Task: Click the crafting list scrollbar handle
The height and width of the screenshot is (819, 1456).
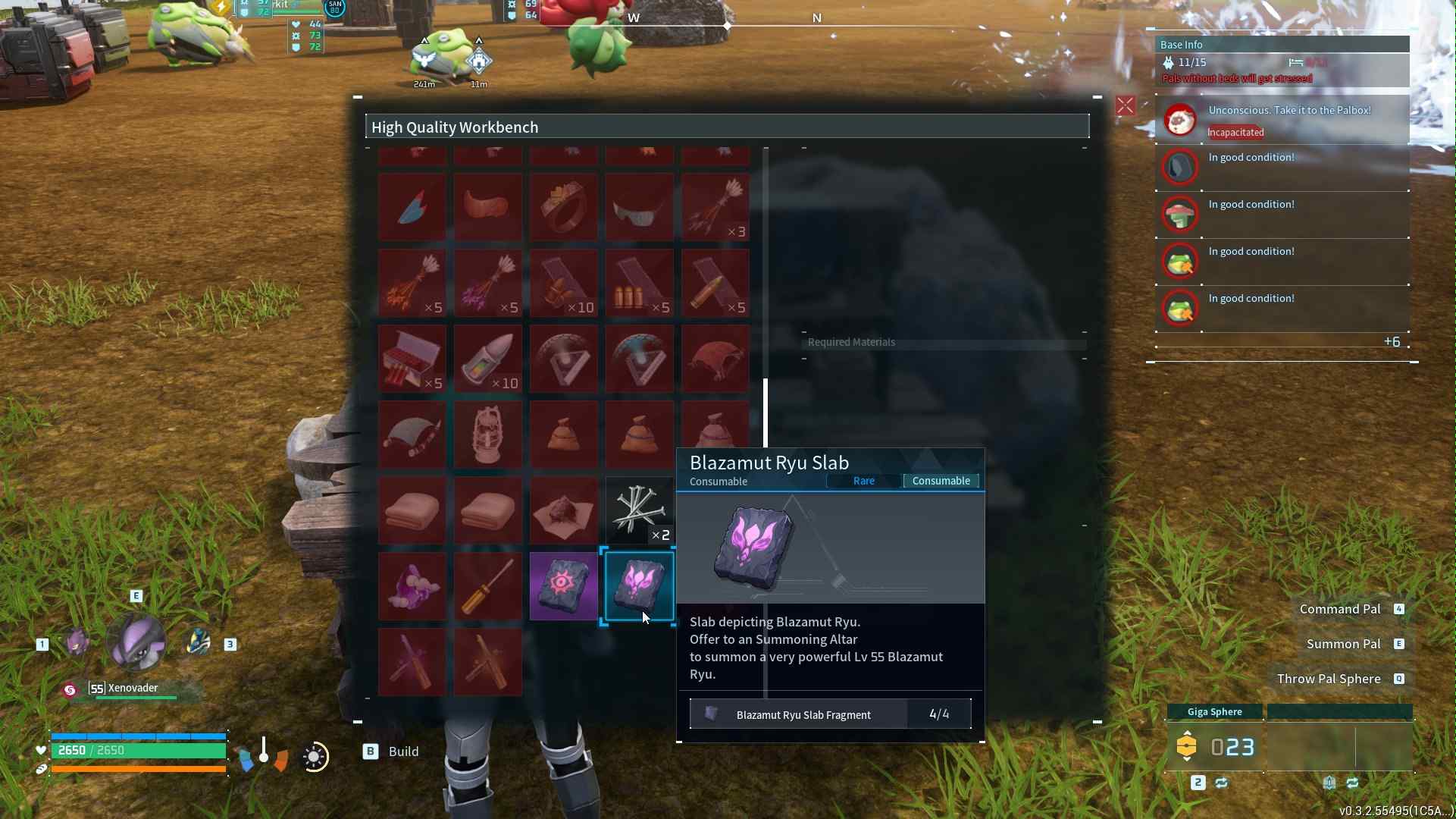Action: tap(766, 413)
